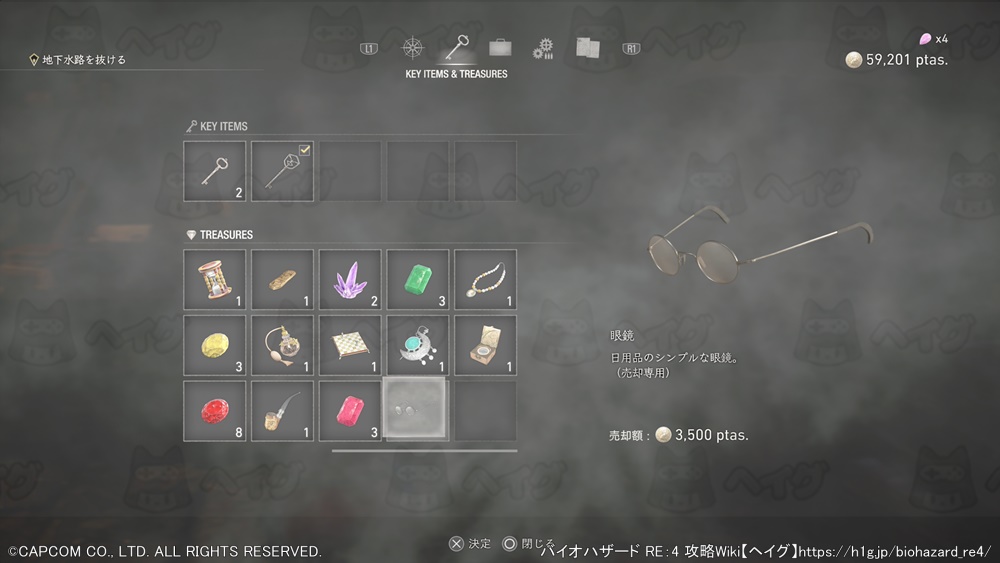Open the files tab with documents icon
The height and width of the screenshot is (563, 1000).
(587, 48)
